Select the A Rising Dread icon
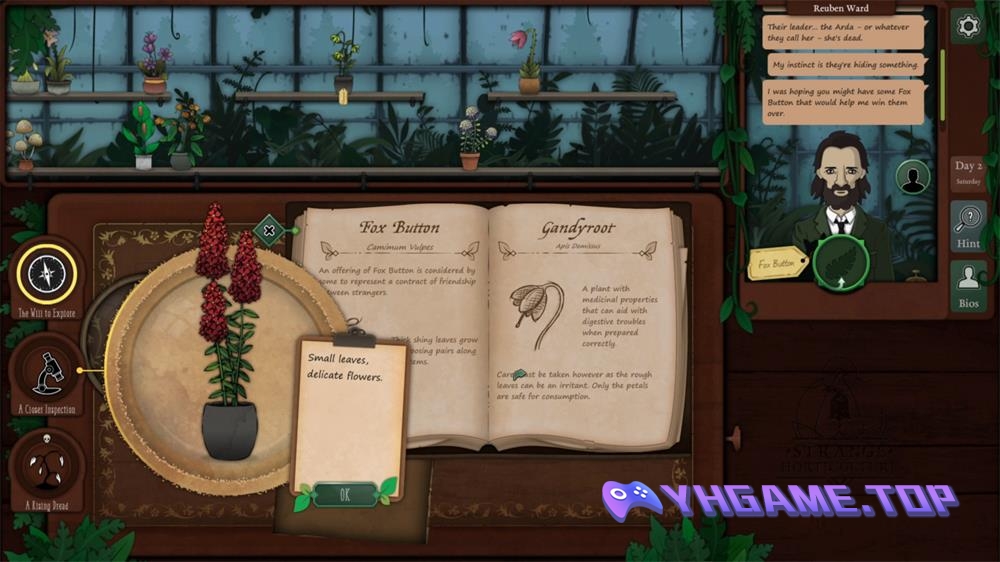Screen dimensions: 1000x562 tap(47, 466)
